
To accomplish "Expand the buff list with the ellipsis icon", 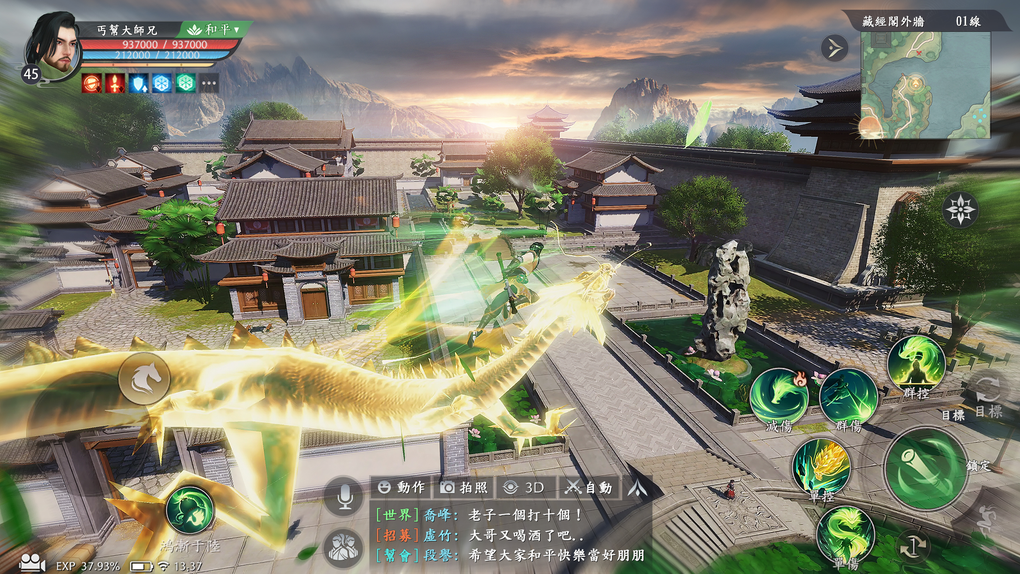I will click(208, 83).
